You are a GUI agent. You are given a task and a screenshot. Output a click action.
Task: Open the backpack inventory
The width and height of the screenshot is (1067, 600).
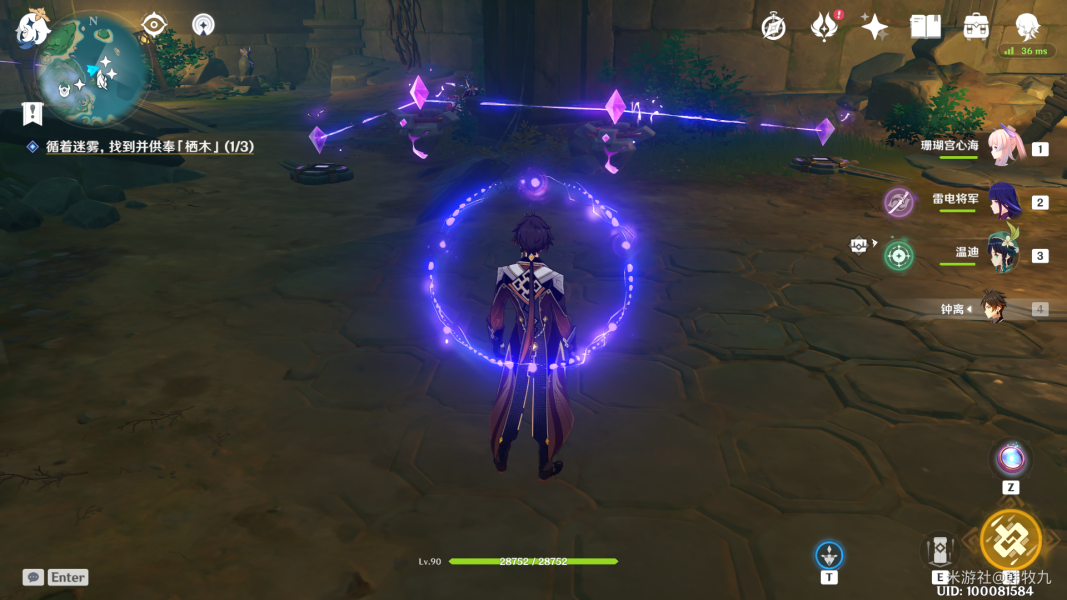976,27
